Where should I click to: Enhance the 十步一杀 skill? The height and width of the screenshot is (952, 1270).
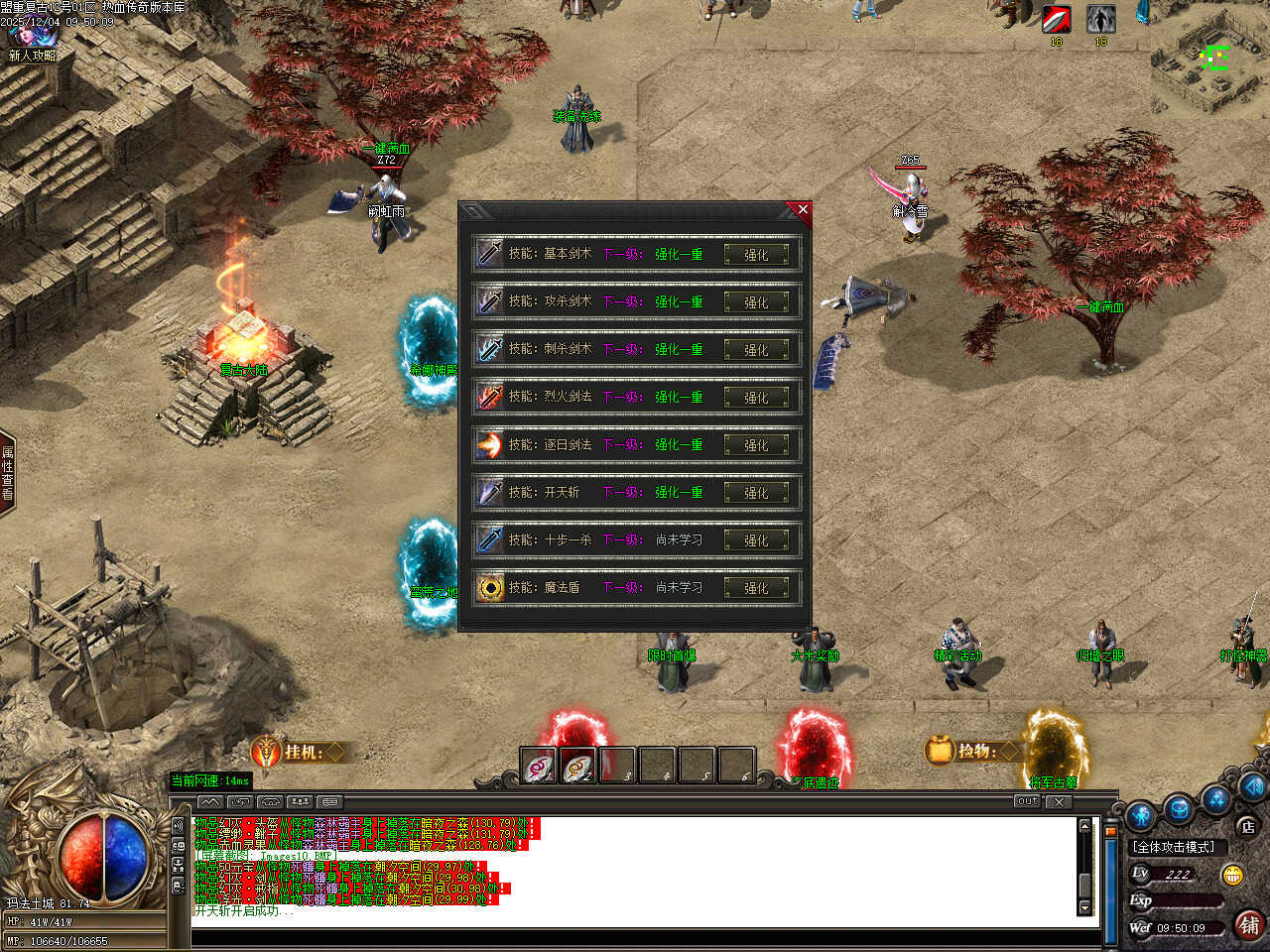coord(756,540)
